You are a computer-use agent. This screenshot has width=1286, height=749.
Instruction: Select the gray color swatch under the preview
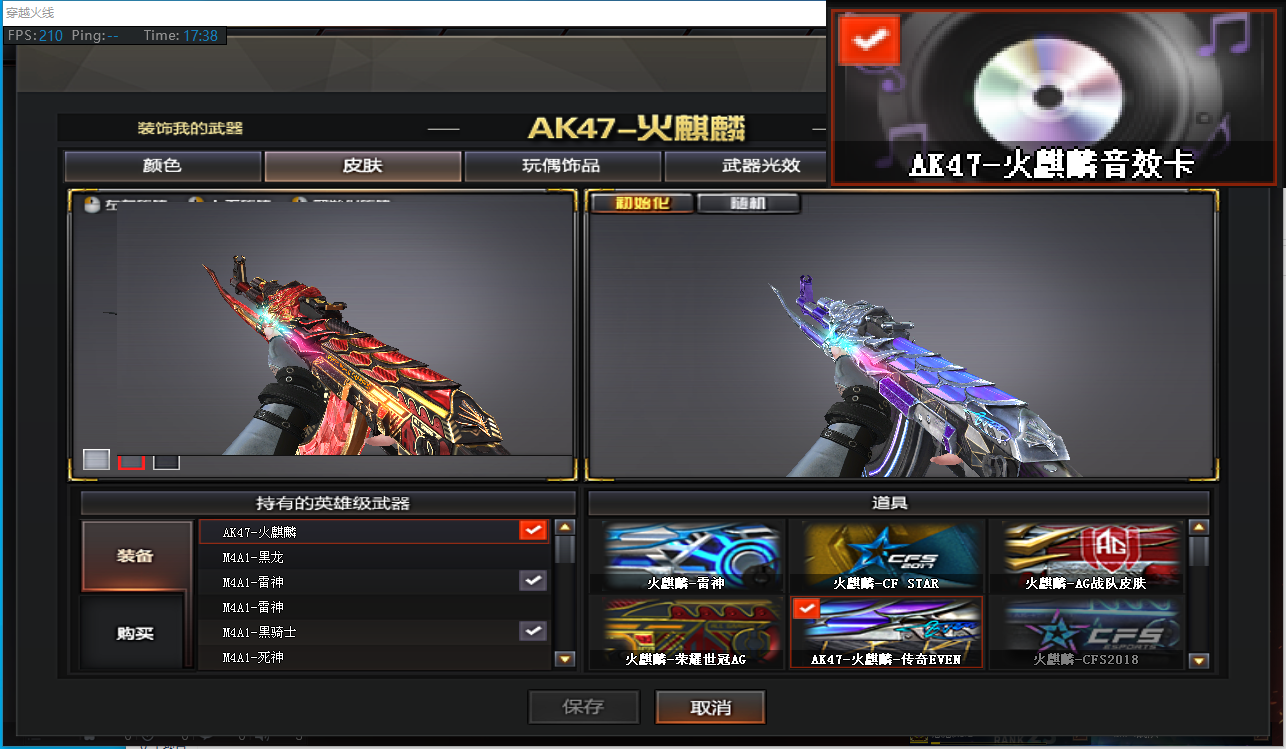pos(96,459)
